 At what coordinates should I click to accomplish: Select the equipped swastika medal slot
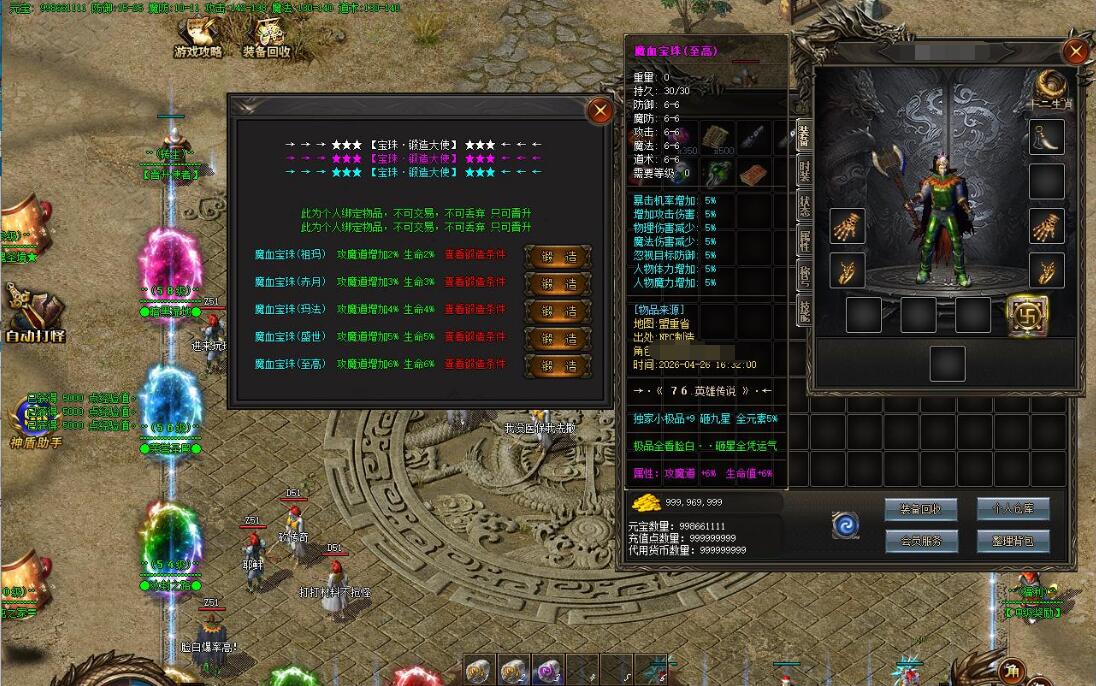(1027, 314)
